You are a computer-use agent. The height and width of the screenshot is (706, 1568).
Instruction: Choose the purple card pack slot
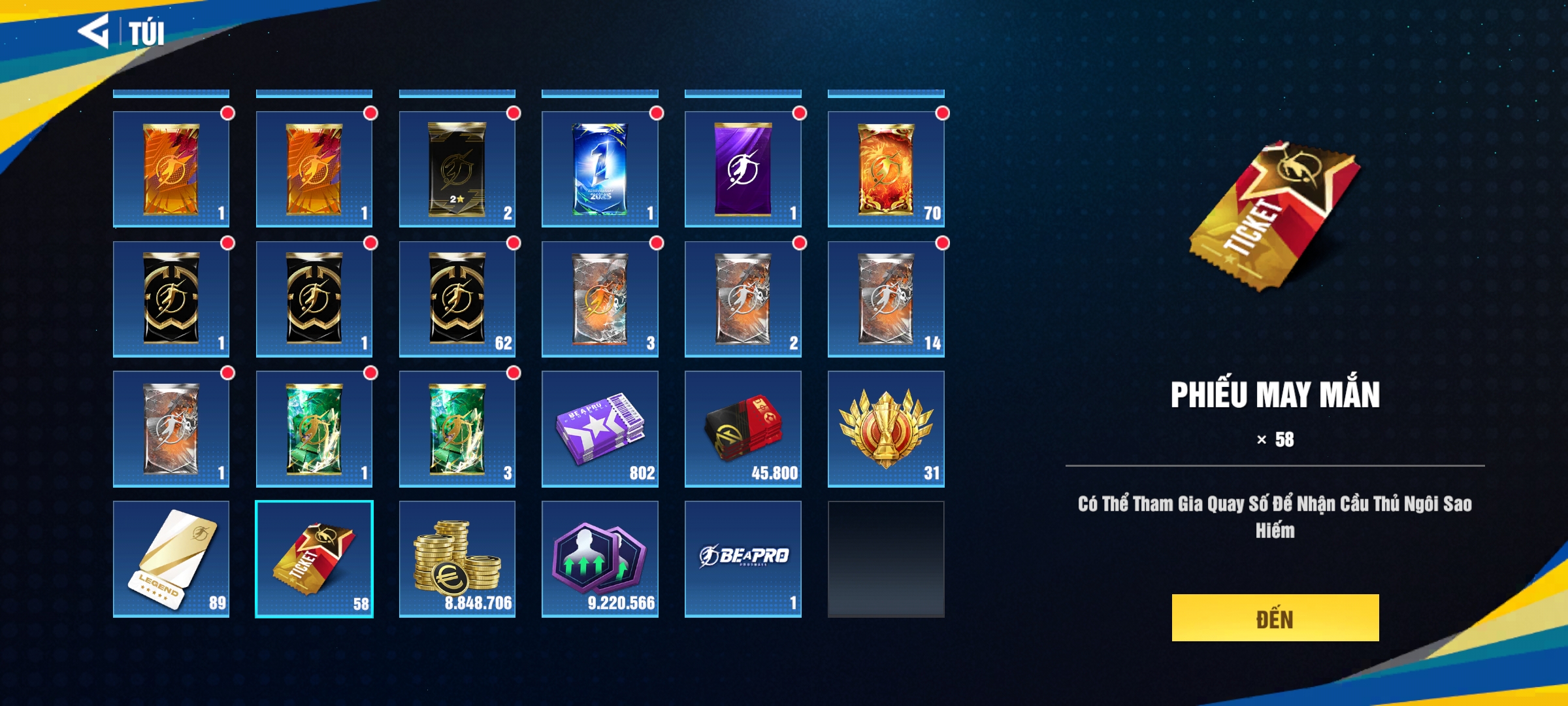743,169
